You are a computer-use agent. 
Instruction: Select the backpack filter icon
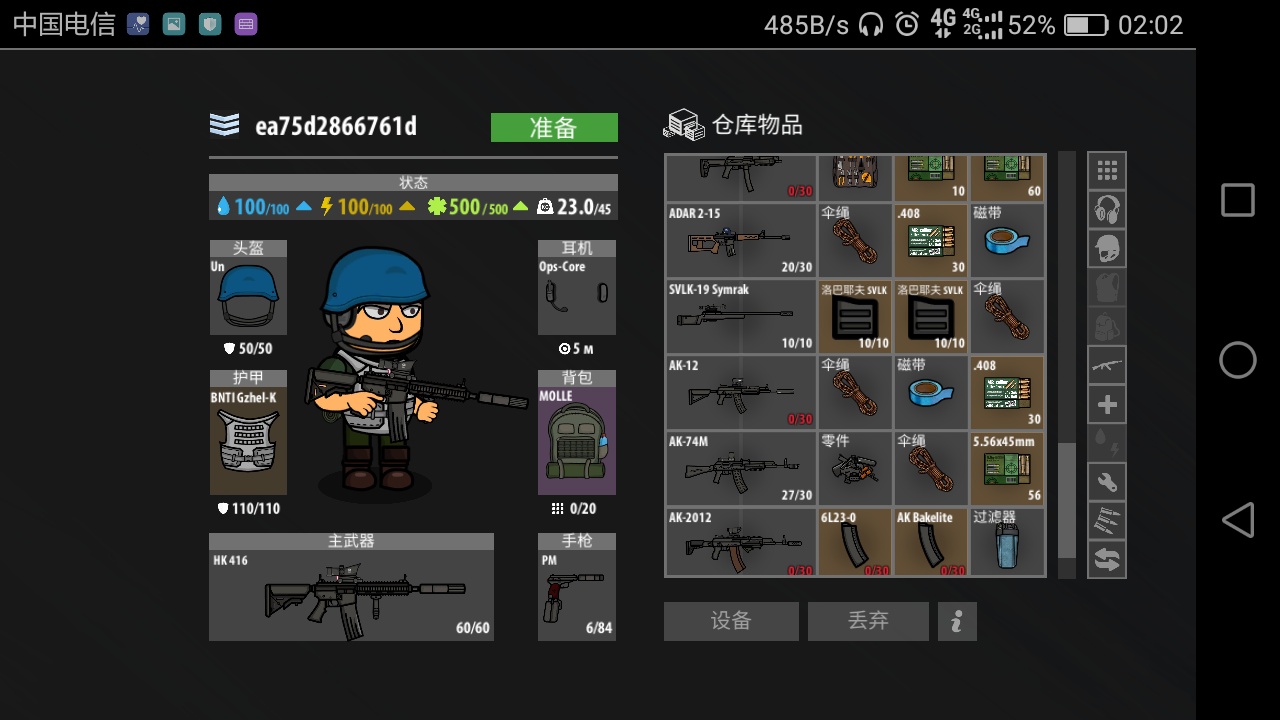(1107, 325)
